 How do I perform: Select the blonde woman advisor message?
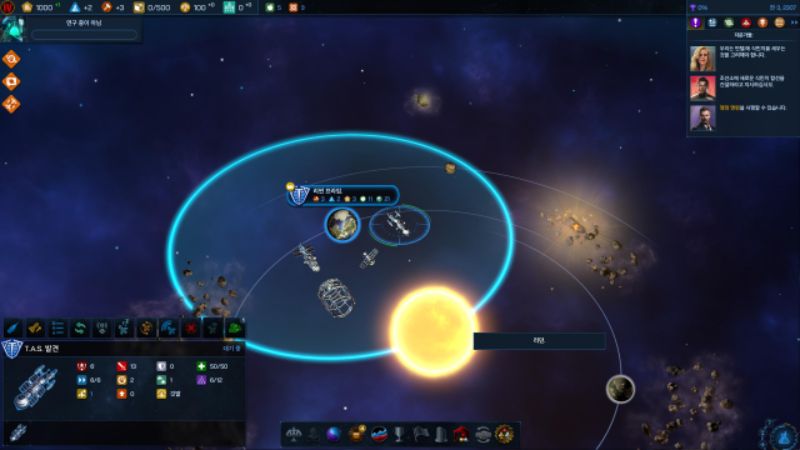[702, 58]
